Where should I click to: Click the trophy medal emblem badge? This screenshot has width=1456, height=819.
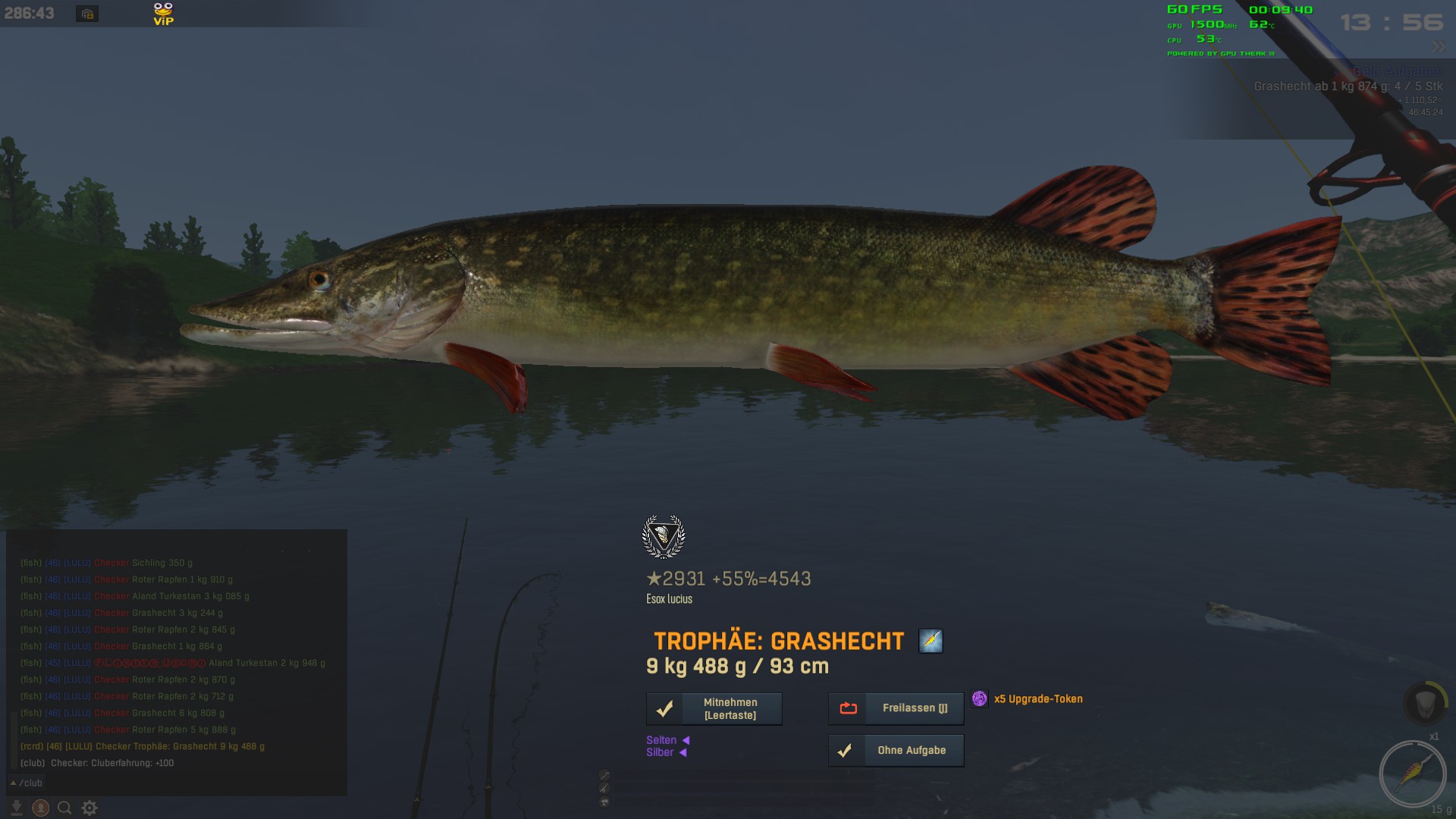pyautogui.click(x=664, y=537)
